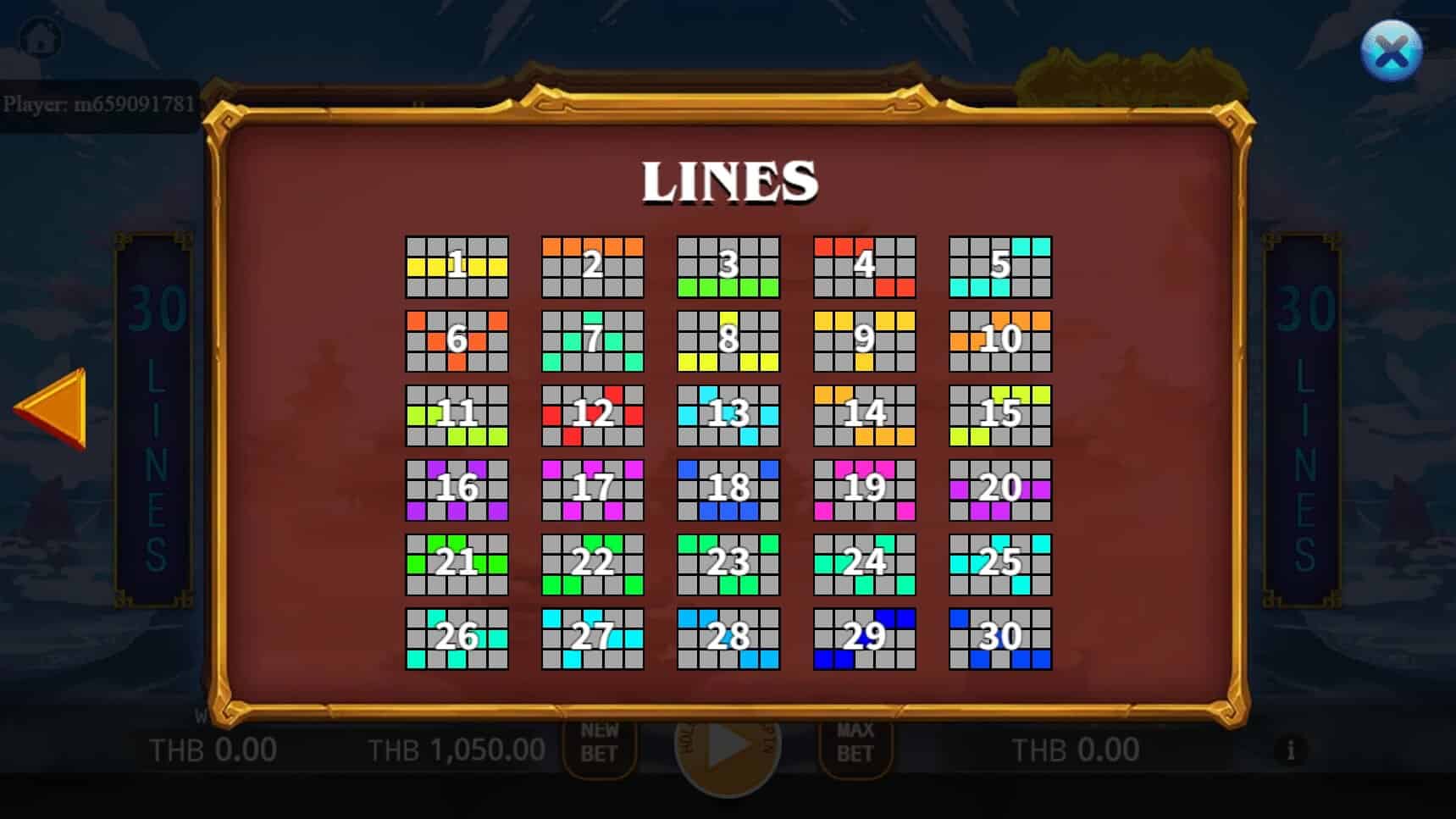Select payline diagram number 30
This screenshot has width=1456, height=819.
point(1001,635)
